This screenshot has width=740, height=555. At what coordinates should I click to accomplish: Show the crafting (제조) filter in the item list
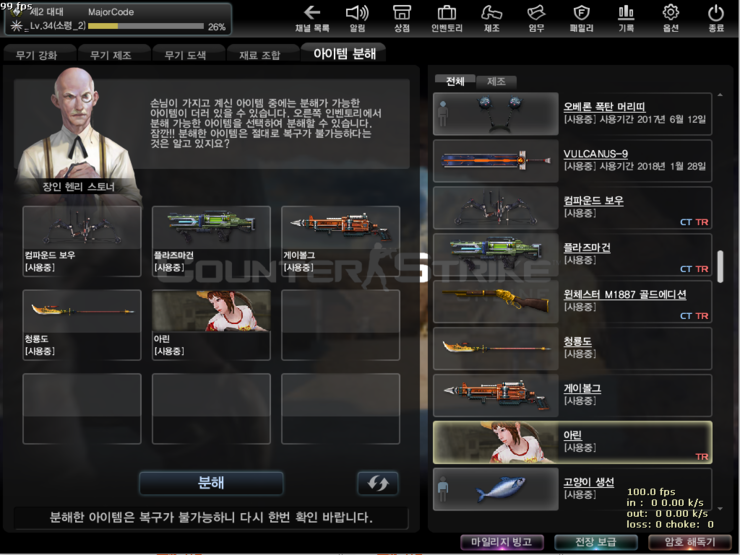click(x=496, y=81)
